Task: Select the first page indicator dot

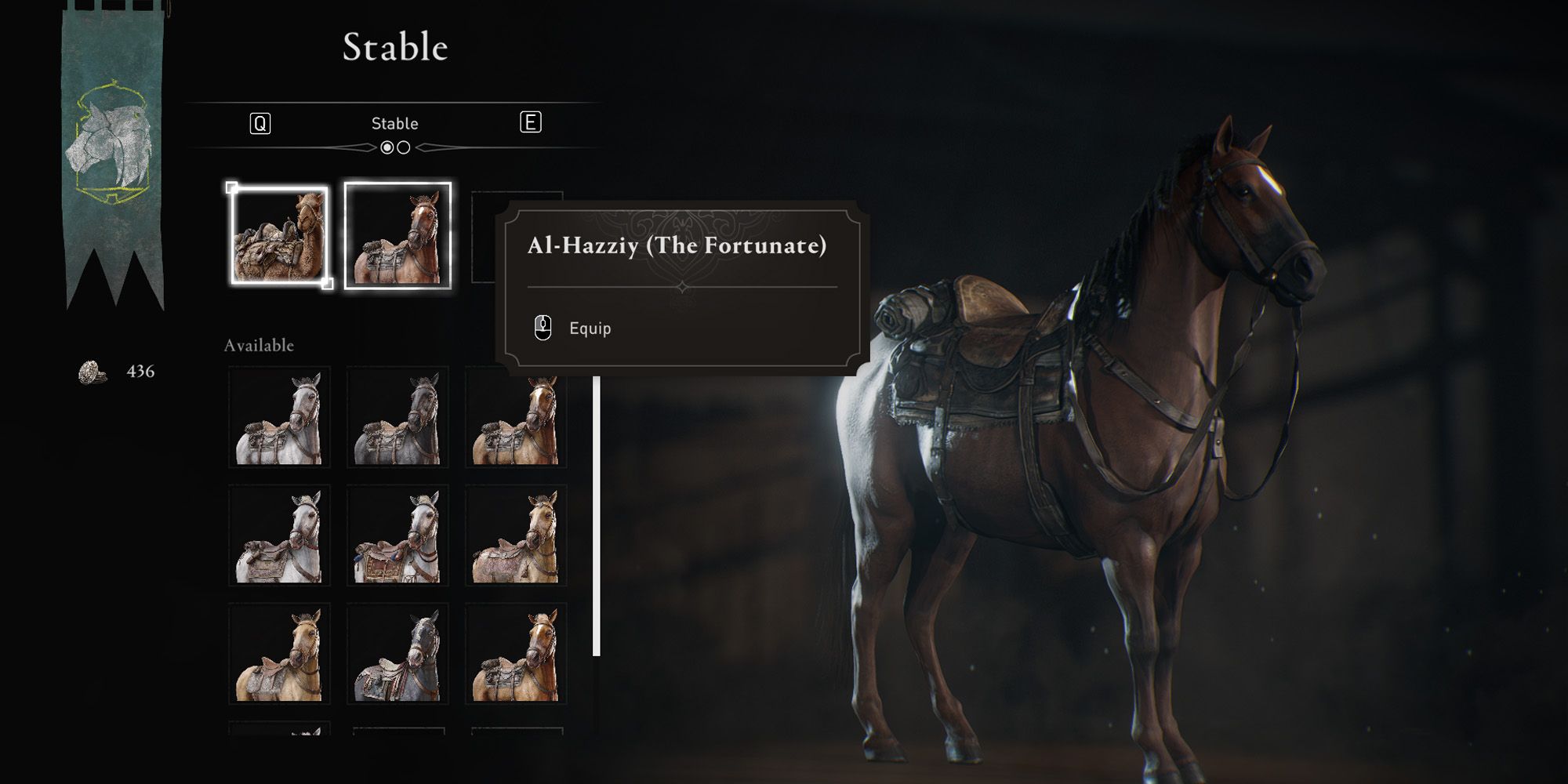Action: pos(387,146)
